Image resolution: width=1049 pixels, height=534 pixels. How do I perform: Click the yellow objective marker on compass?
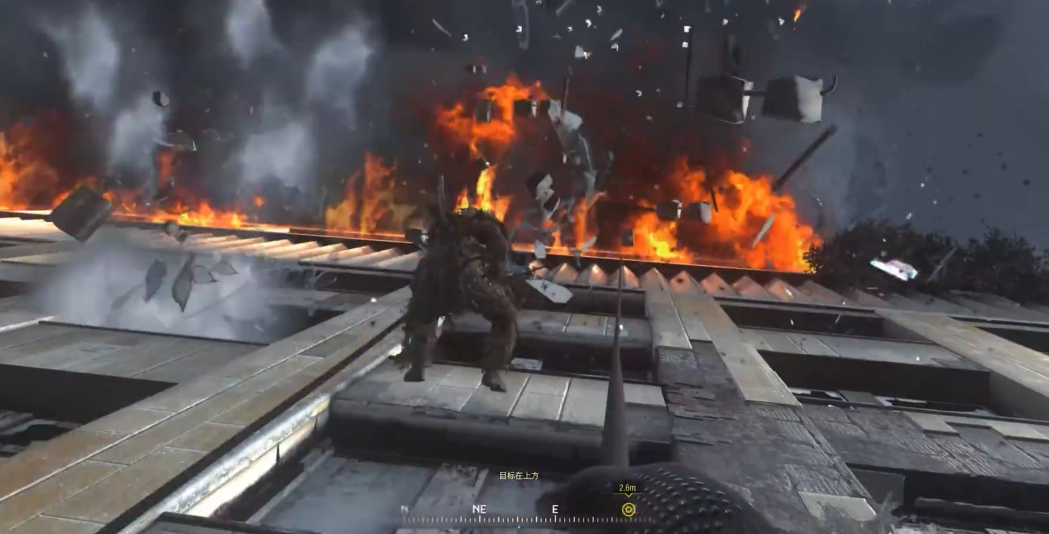(x=628, y=509)
